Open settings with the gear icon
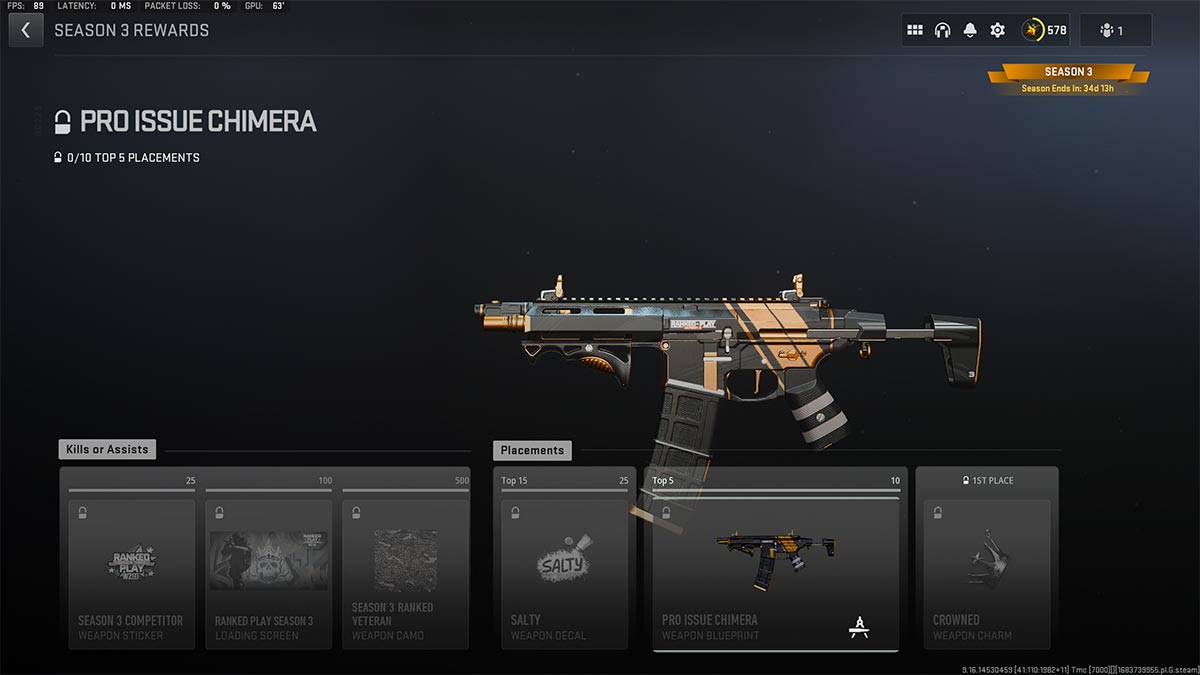 (997, 30)
